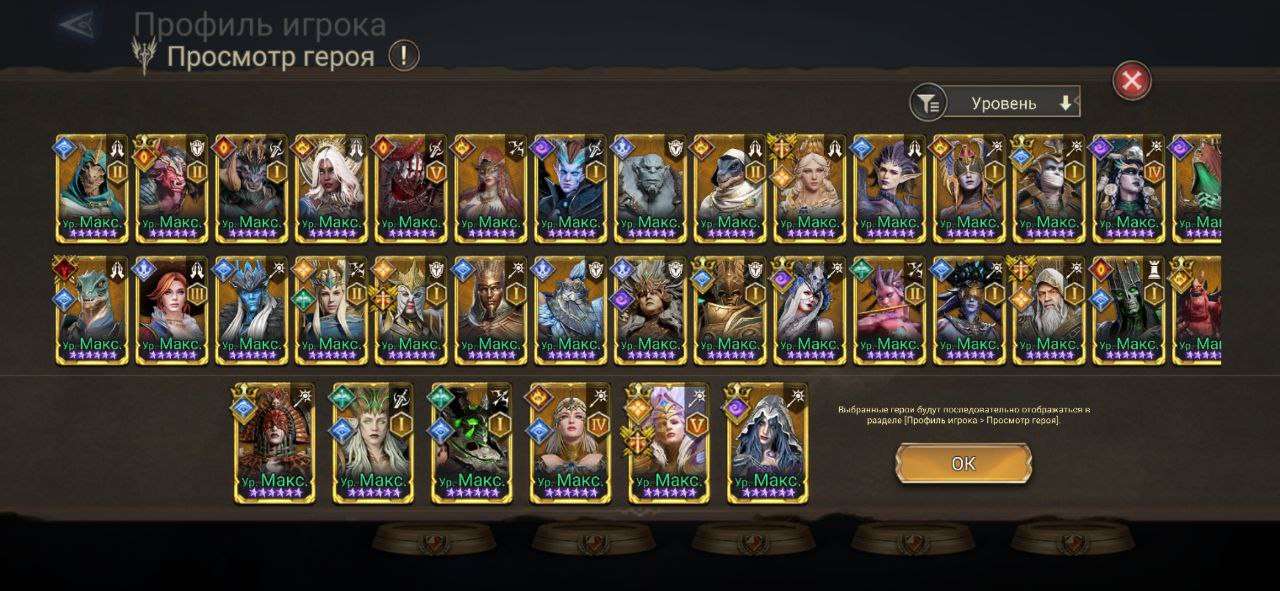The height and width of the screenshot is (591, 1280).
Task: Choose the red pig-faced ogre hero card
Action: click(x=172, y=190)
